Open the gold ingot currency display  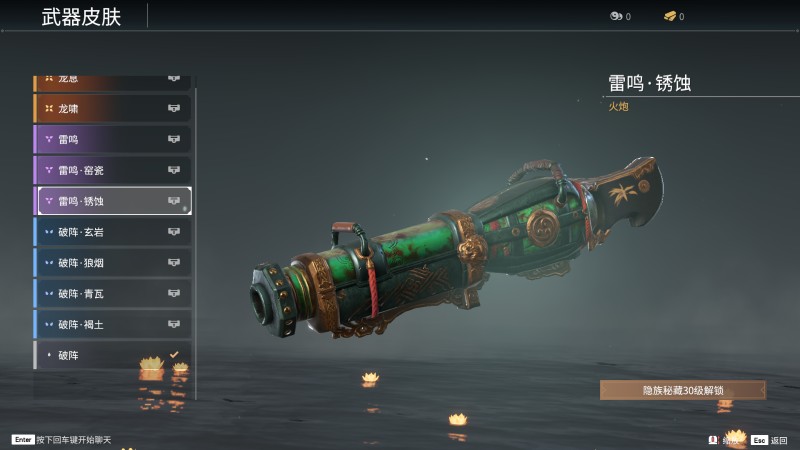[x=674, y=16]
